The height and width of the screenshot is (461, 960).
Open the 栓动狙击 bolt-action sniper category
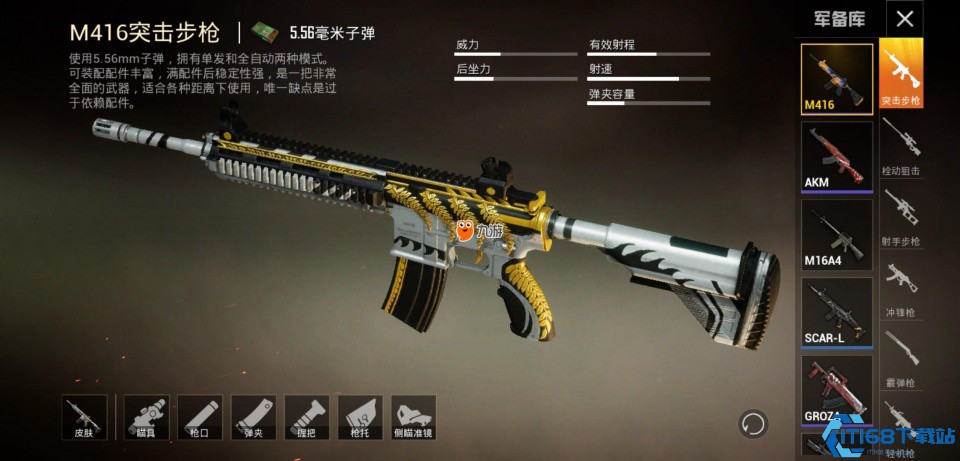pos(901,146)
